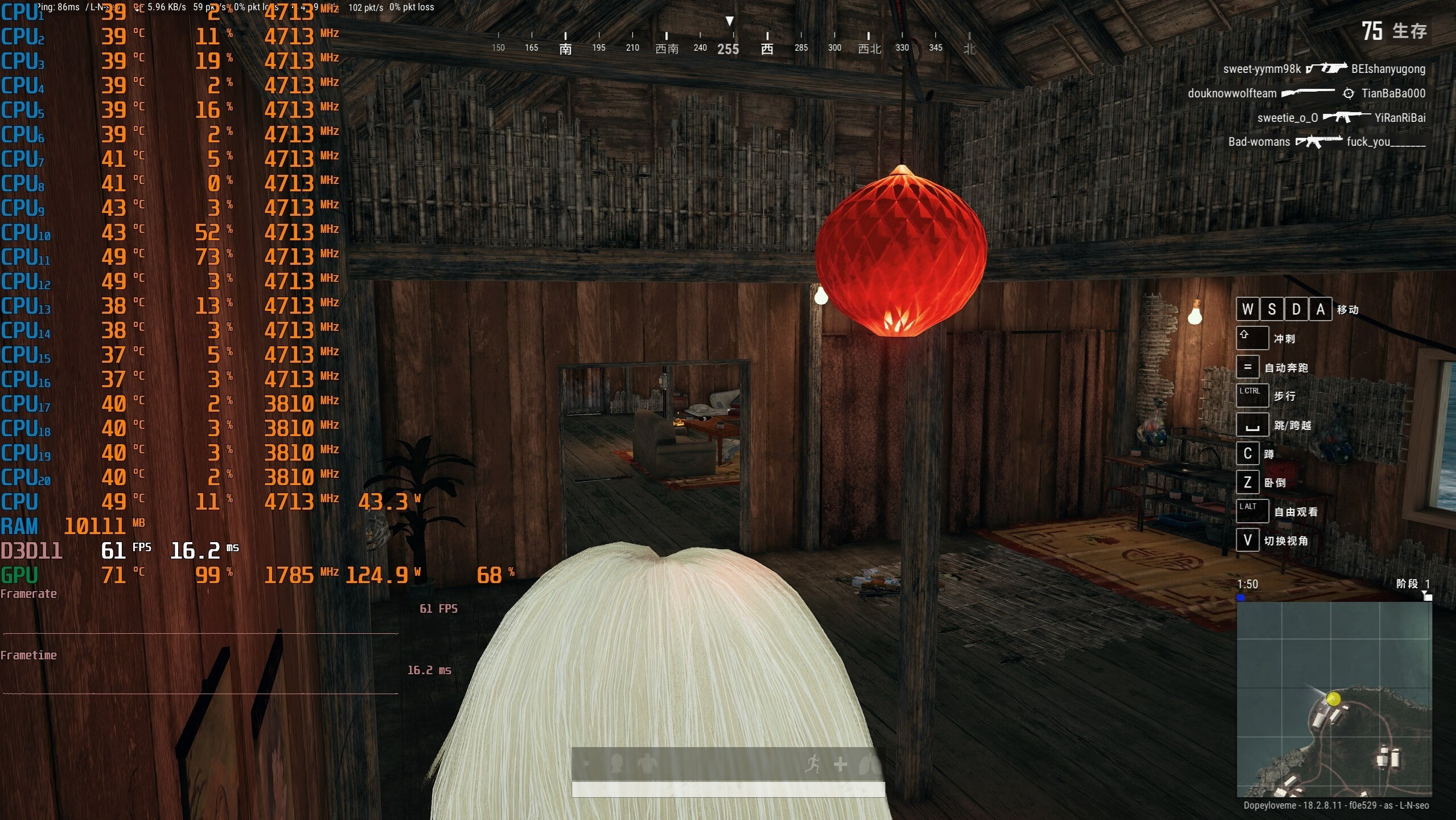Click the helmet icon in the status bar
The image size is (1456, 820).
[617, 765]
